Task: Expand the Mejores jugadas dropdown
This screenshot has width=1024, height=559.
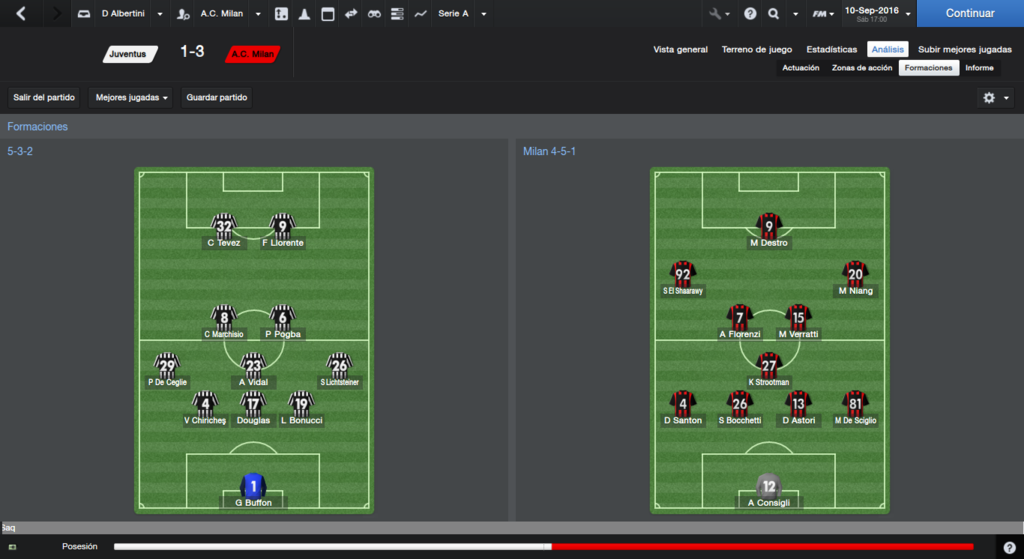Action: pyautogui.click(x=132, y=97)
